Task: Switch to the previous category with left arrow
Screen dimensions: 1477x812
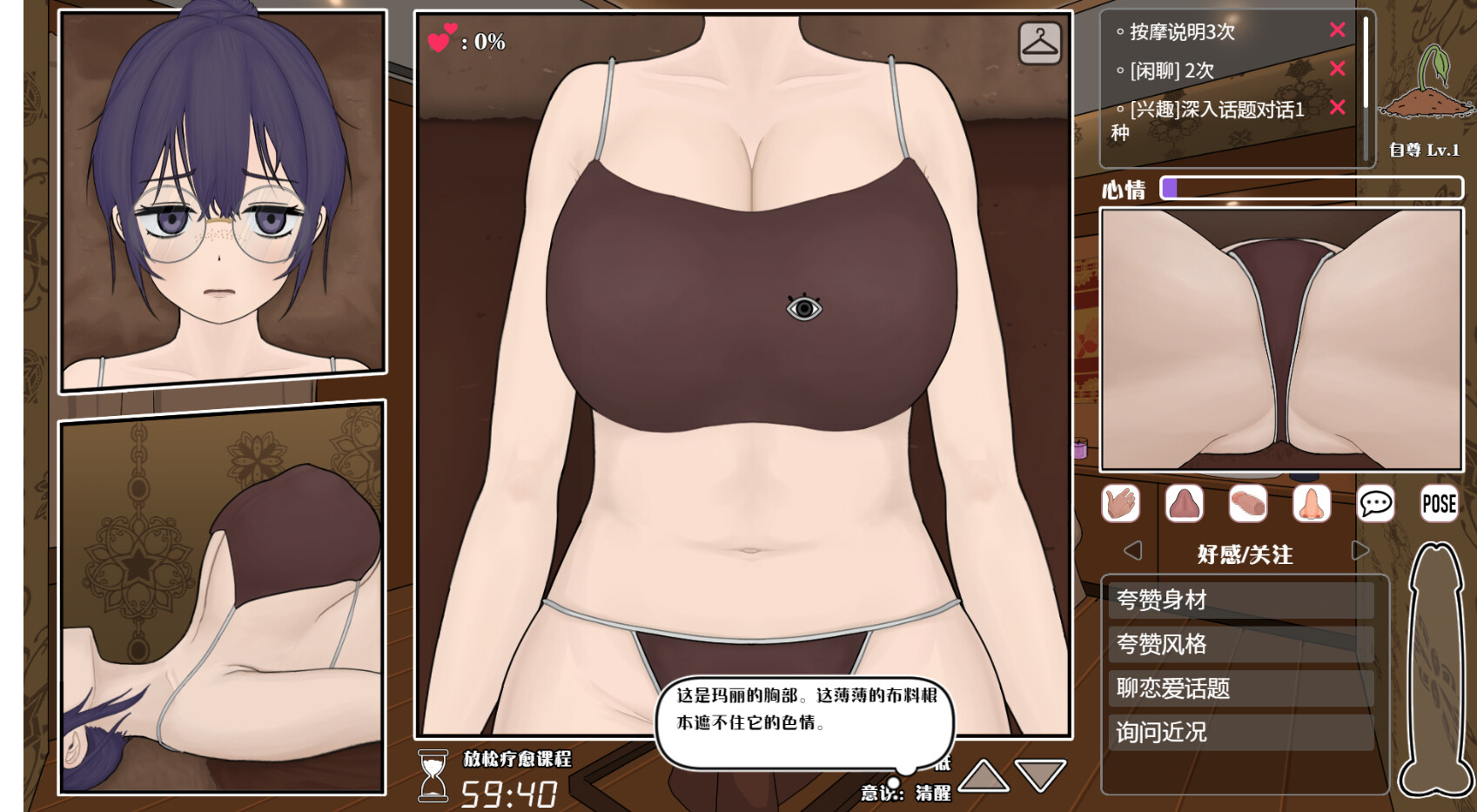Action: [x=1132, y=551]
